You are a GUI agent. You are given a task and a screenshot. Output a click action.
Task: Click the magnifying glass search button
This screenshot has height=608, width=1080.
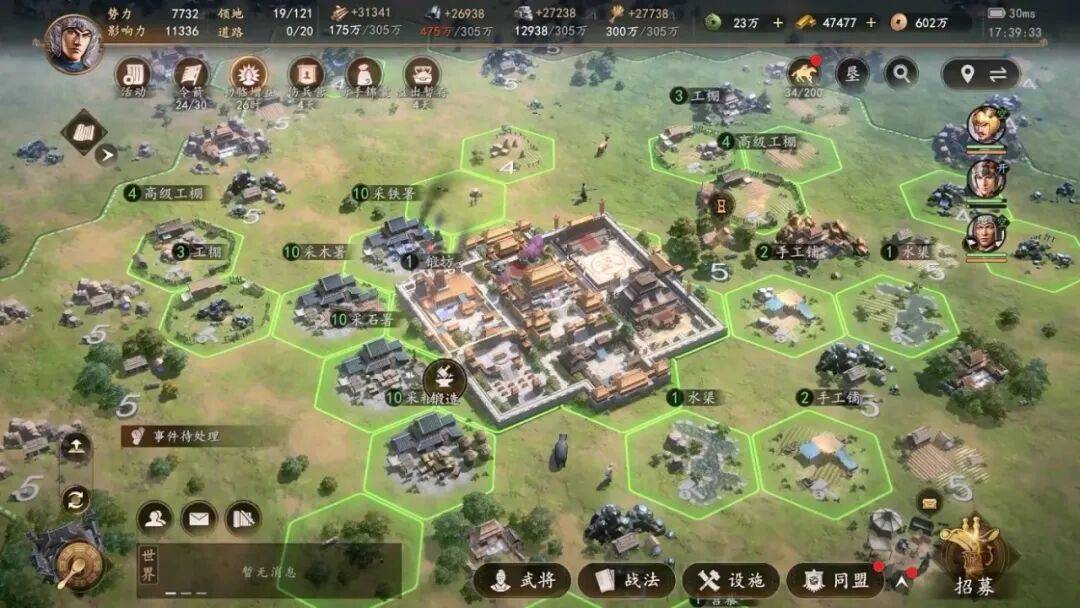pyautogui.click(x=901, y=73)
